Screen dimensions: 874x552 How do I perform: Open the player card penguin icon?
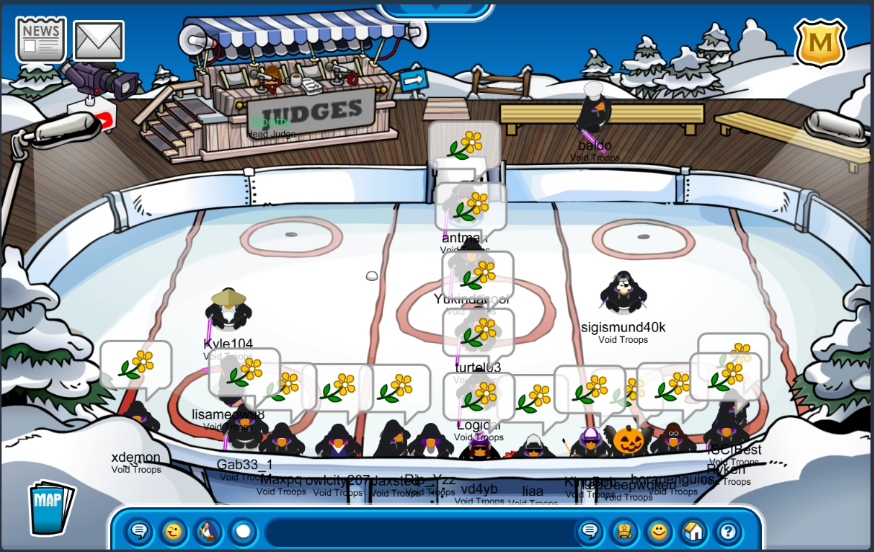tap(624, 531)
